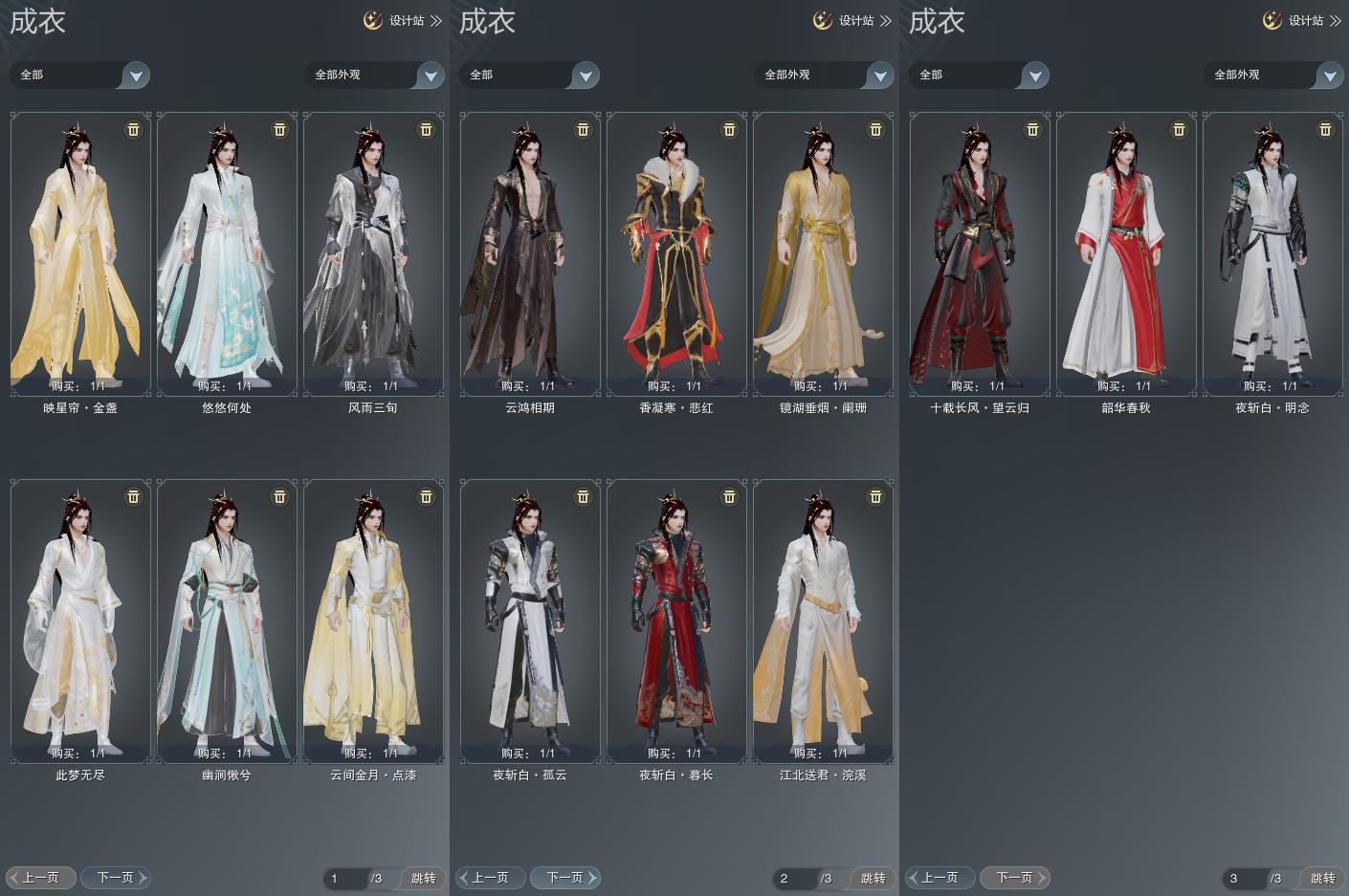Select the 夜斩白·明念 outfit card

(x=1272, y=253)
